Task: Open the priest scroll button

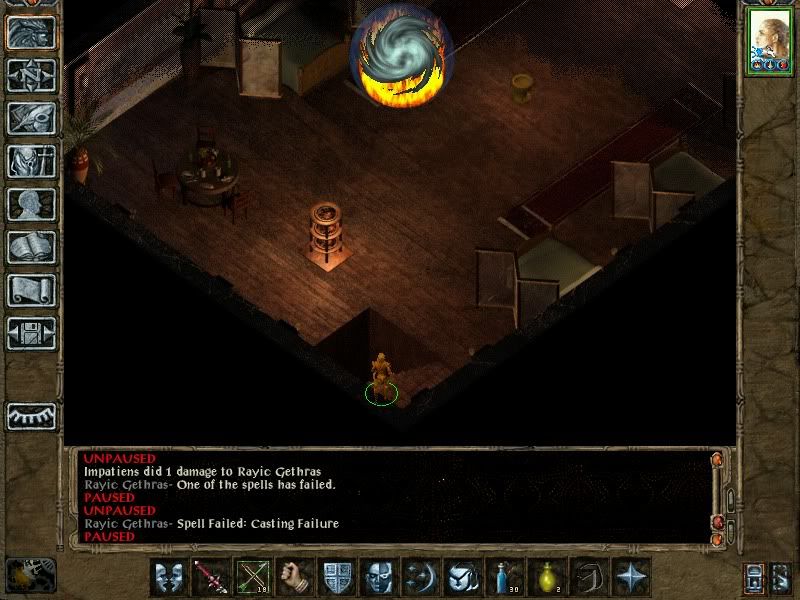Action: click(31, 289)
